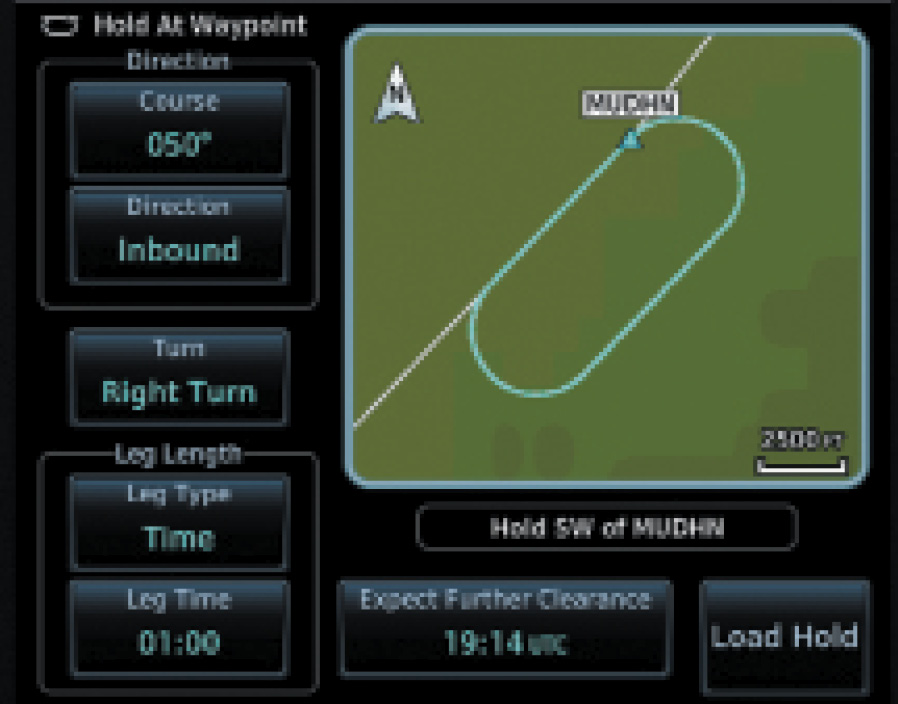Select the Leg Type Time button
Image resolution: width=898 pixels, height=704 pixels.
click(x=178, y=522)
